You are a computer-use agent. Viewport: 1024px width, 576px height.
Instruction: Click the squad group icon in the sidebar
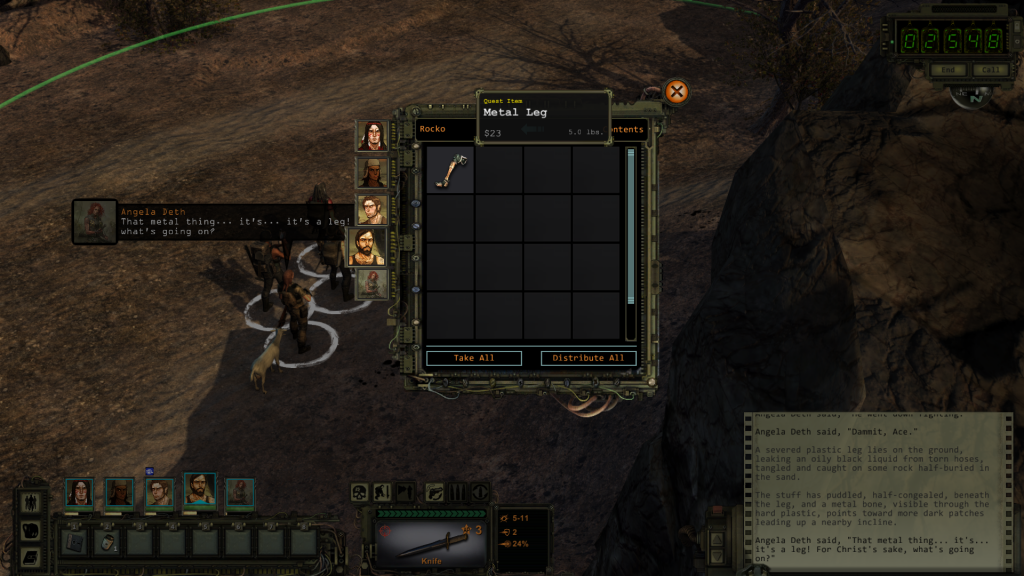31,502
